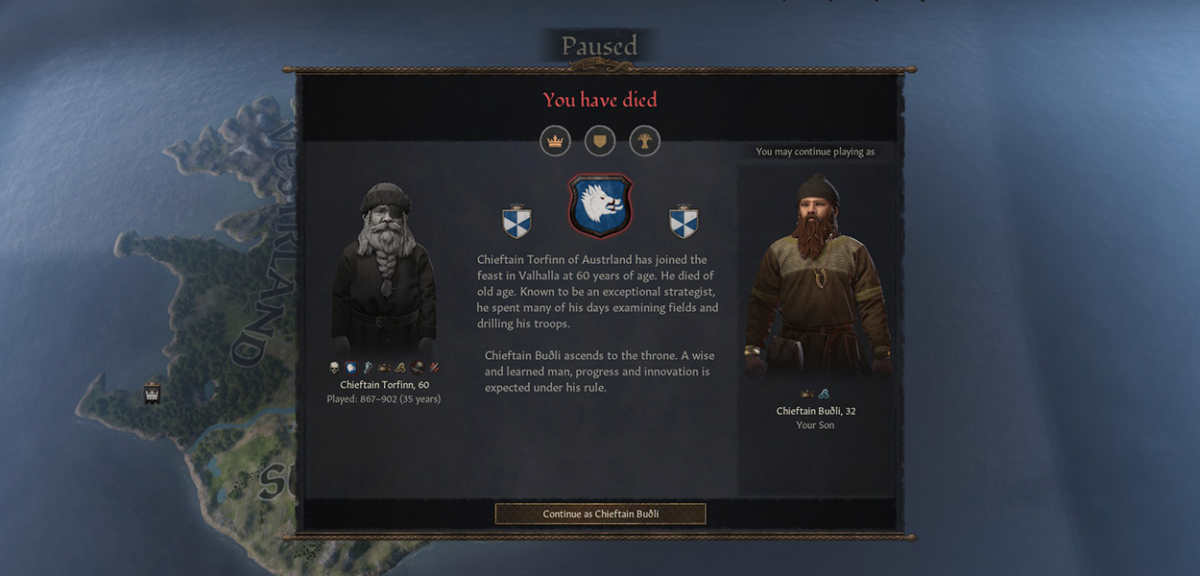Open the blue-white shield right of the boar crest

(x=684, y=221)
